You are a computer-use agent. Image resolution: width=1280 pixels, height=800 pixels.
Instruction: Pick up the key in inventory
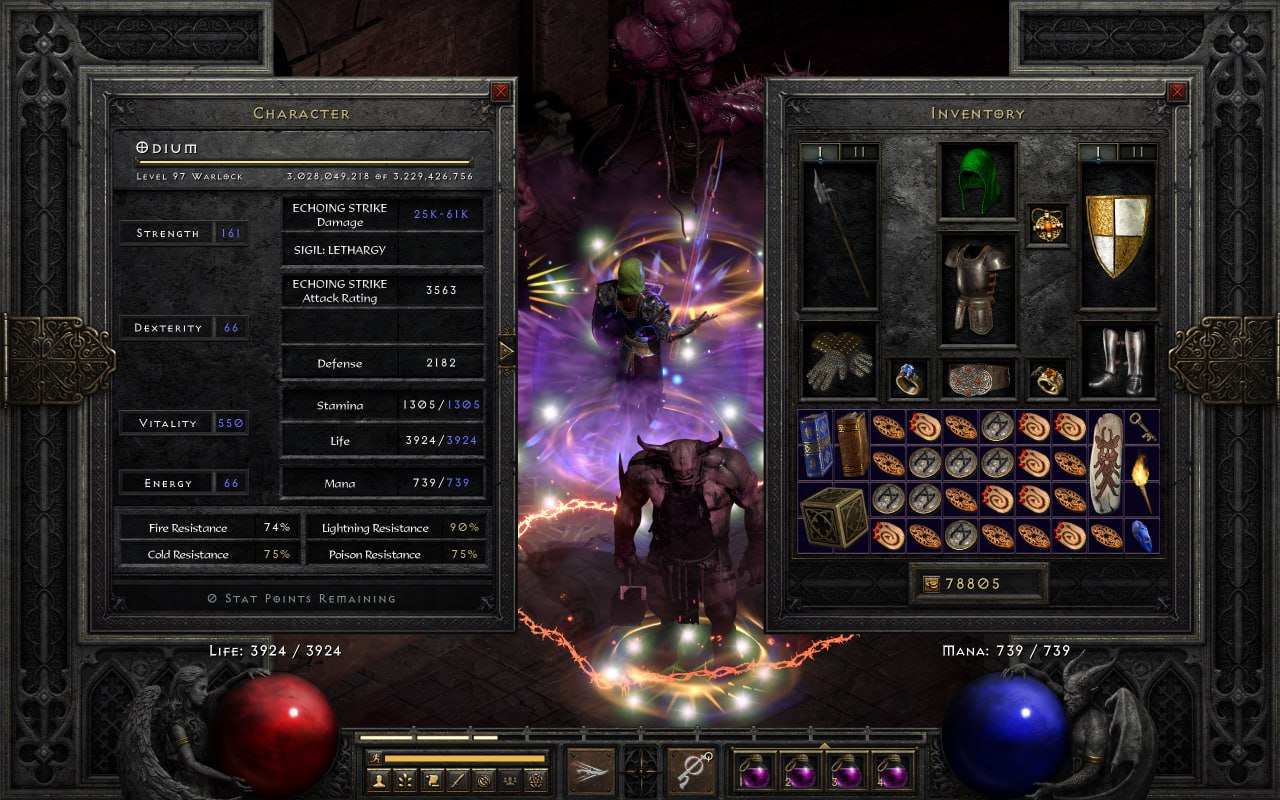[x=1142, y=427]
